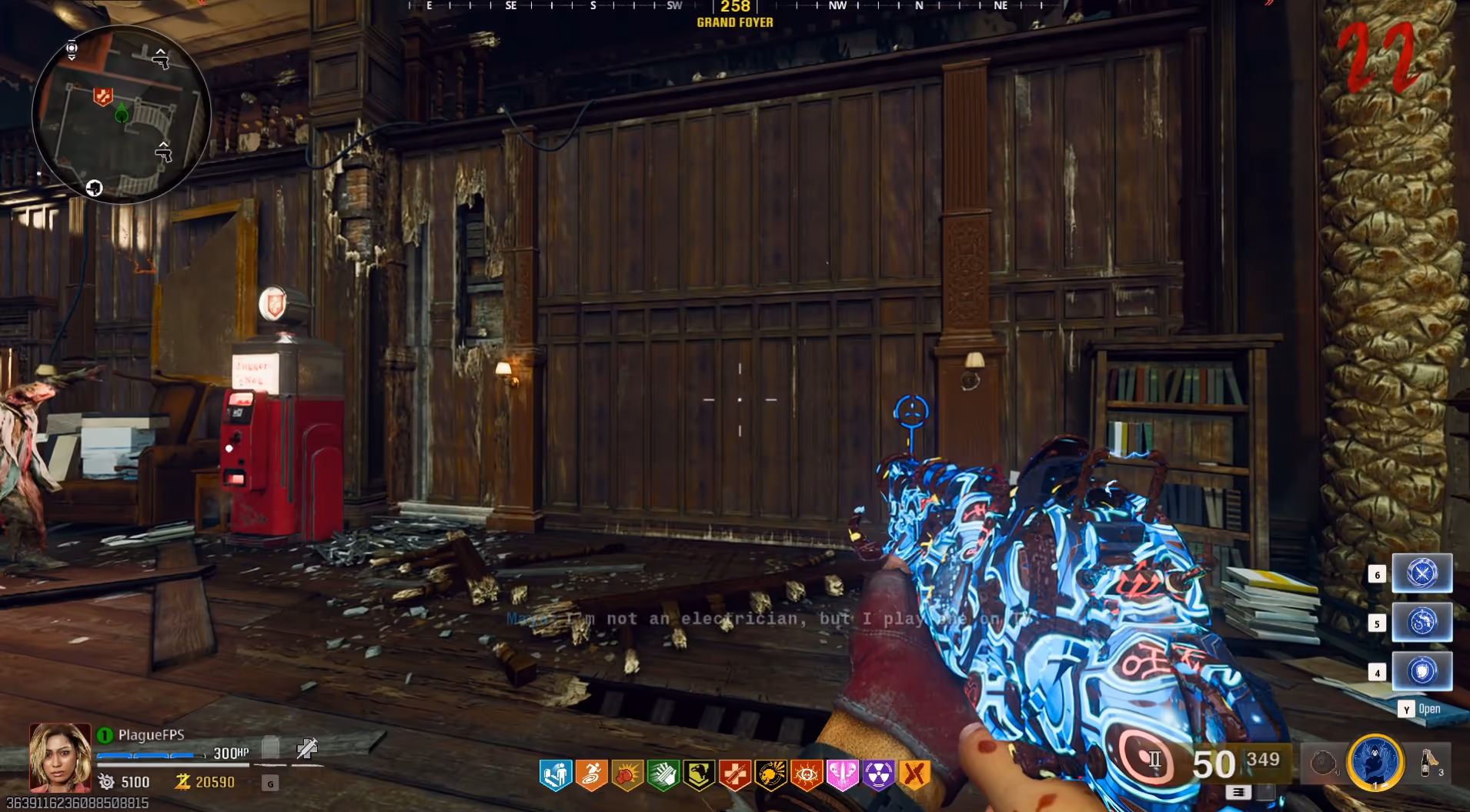The width and height of the screenshot is (1470, 812).
Task: Choose the eagle head perk icon
Action: click(699, 775)
